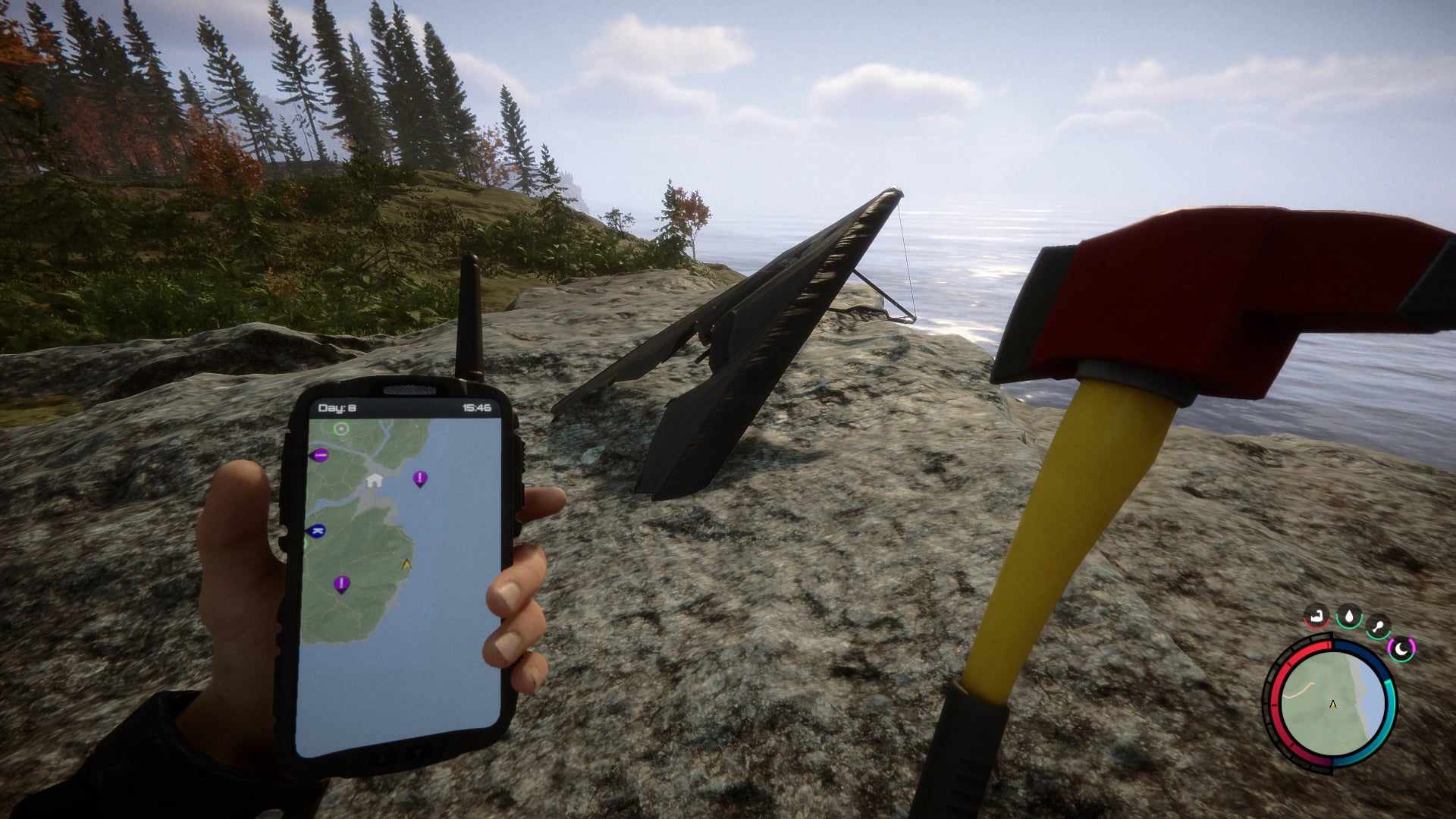Viewport: 1456px width, 819px height.
Task: Select the Day: 8 label on the GPS screen
Action: pos(337,407)
